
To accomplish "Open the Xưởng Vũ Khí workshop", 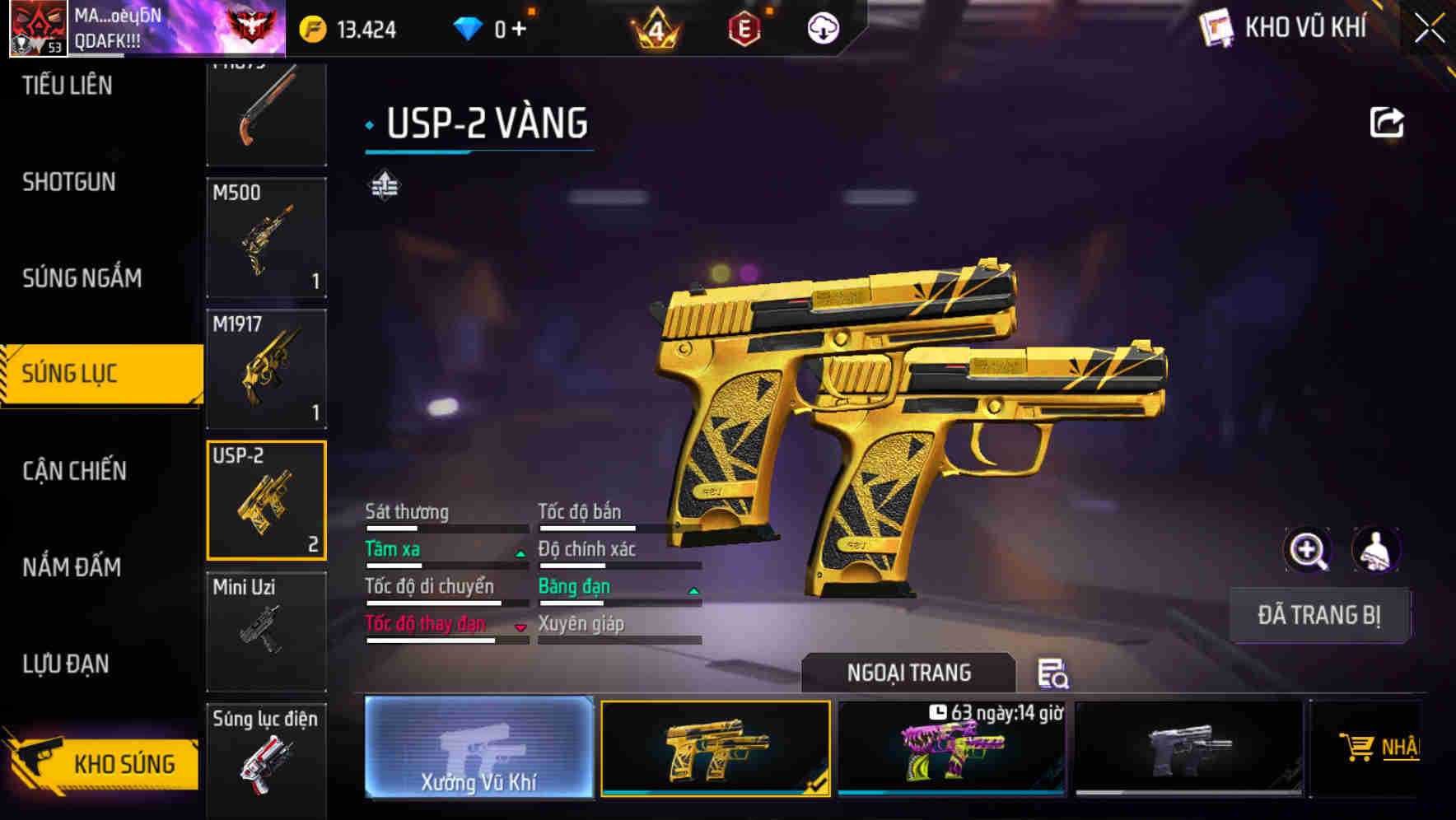I will pos(476,750).
